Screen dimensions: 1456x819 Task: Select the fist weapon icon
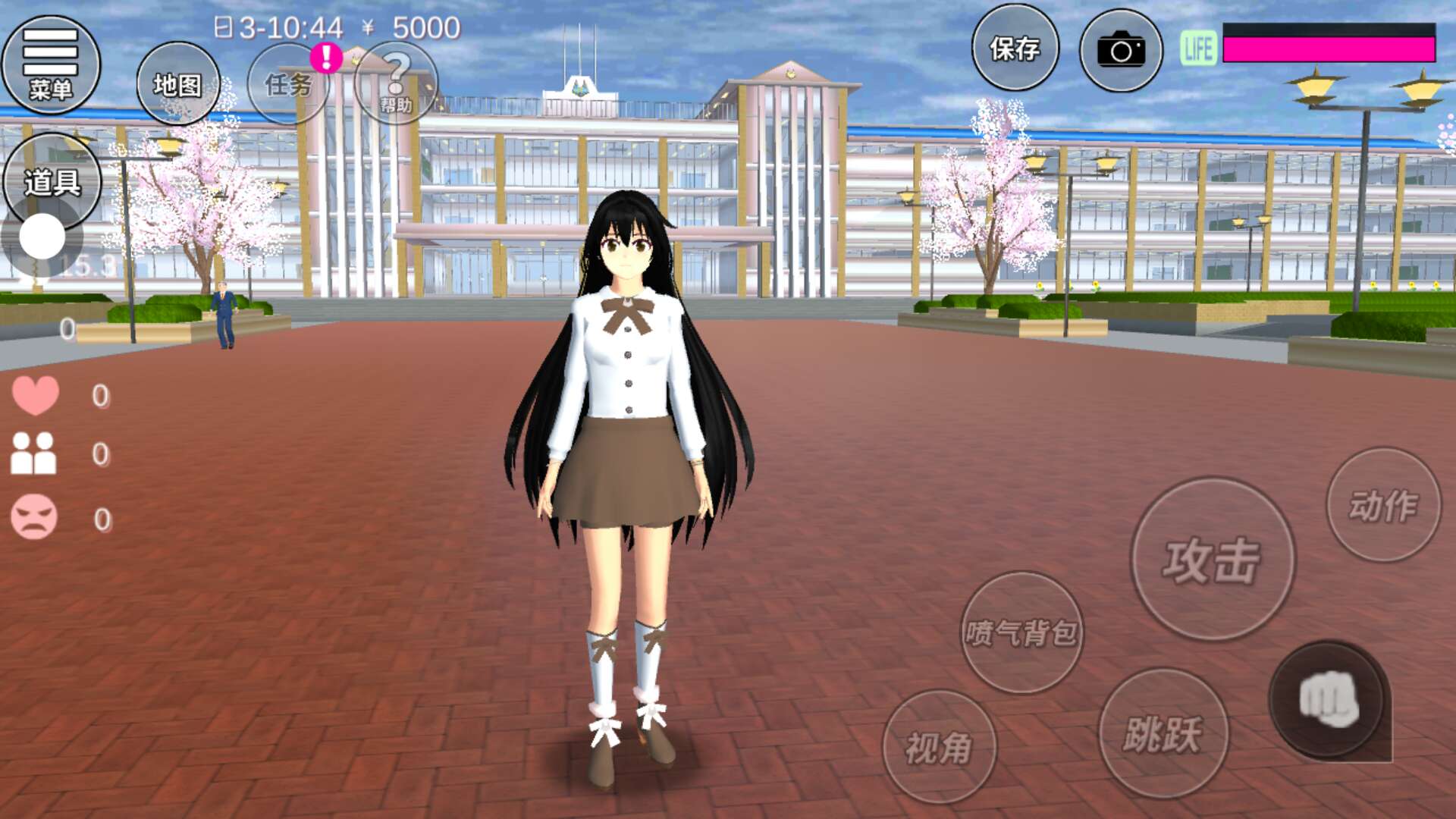(1329, 700)
